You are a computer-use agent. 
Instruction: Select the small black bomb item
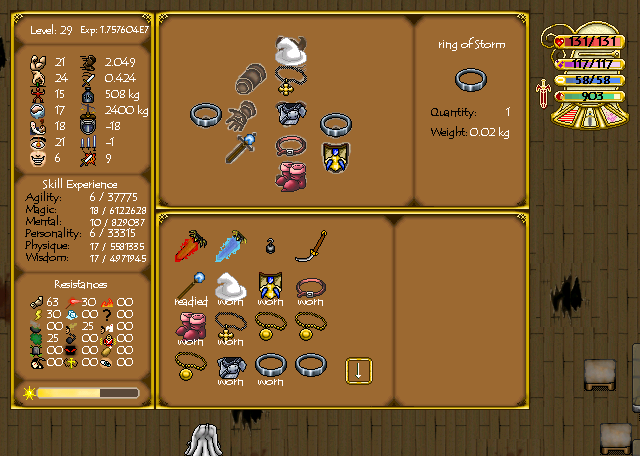[269, 247]
